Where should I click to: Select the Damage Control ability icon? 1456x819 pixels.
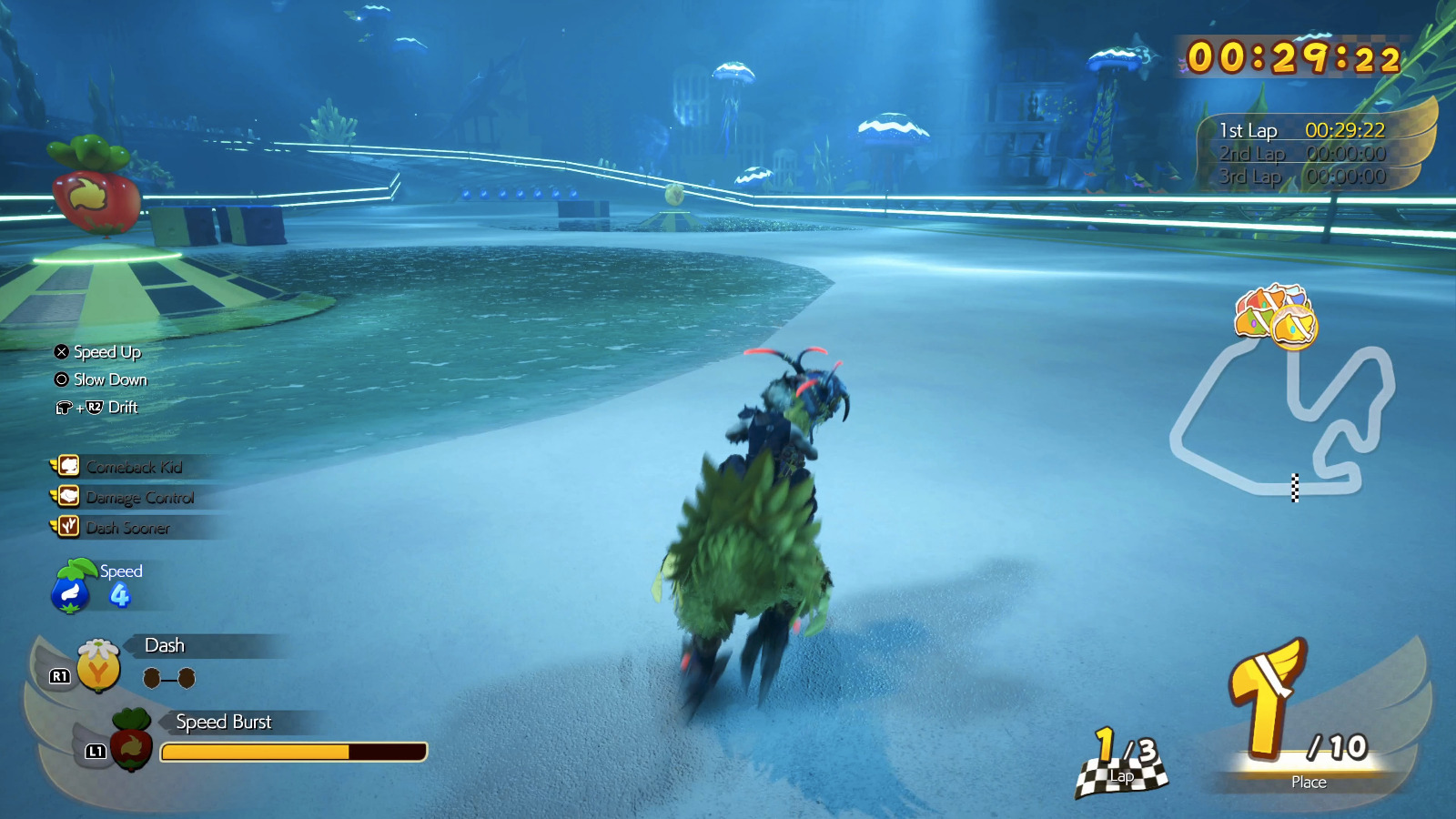(68, 498)
